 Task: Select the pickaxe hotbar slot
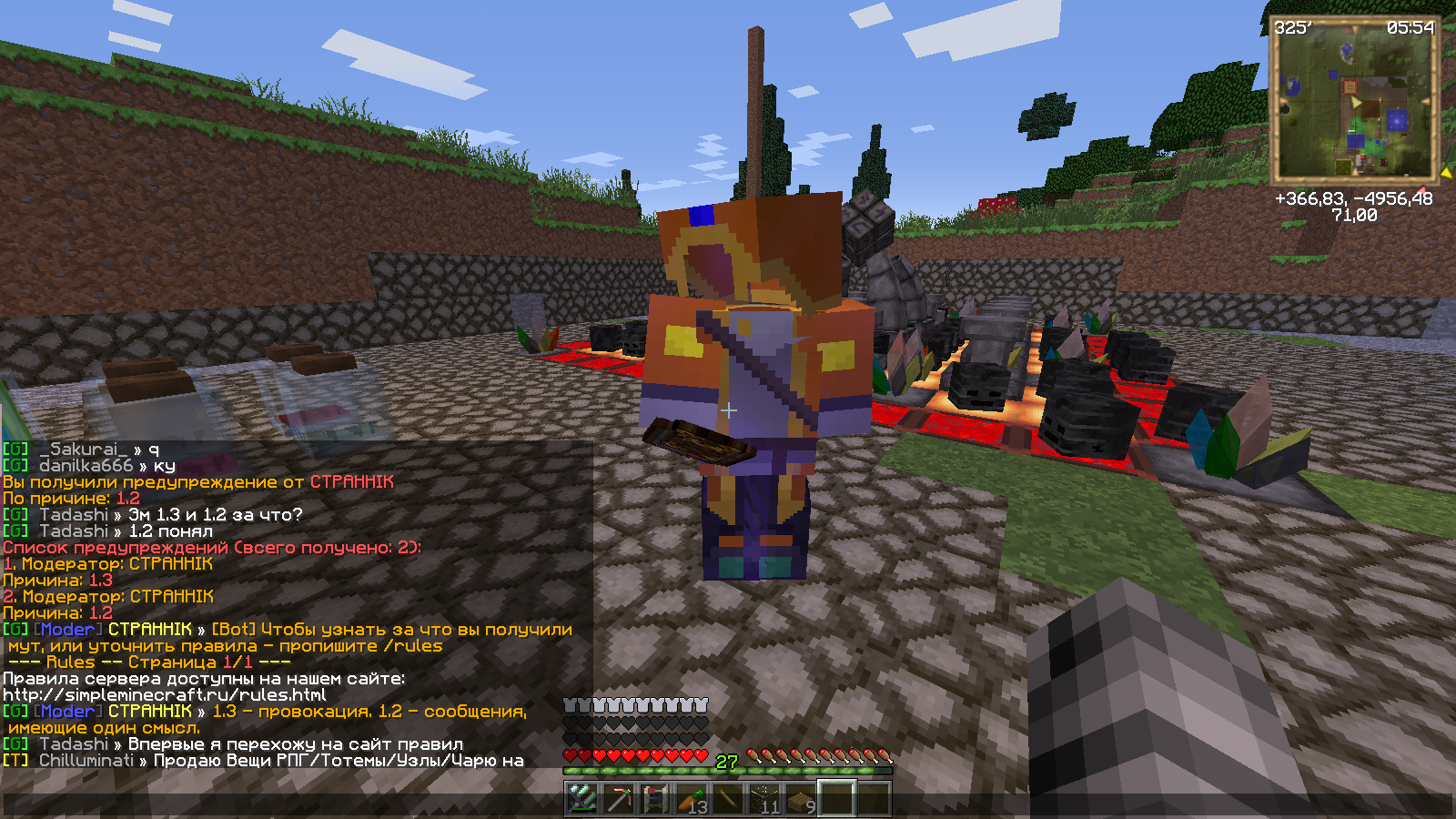tap(619, 799)
